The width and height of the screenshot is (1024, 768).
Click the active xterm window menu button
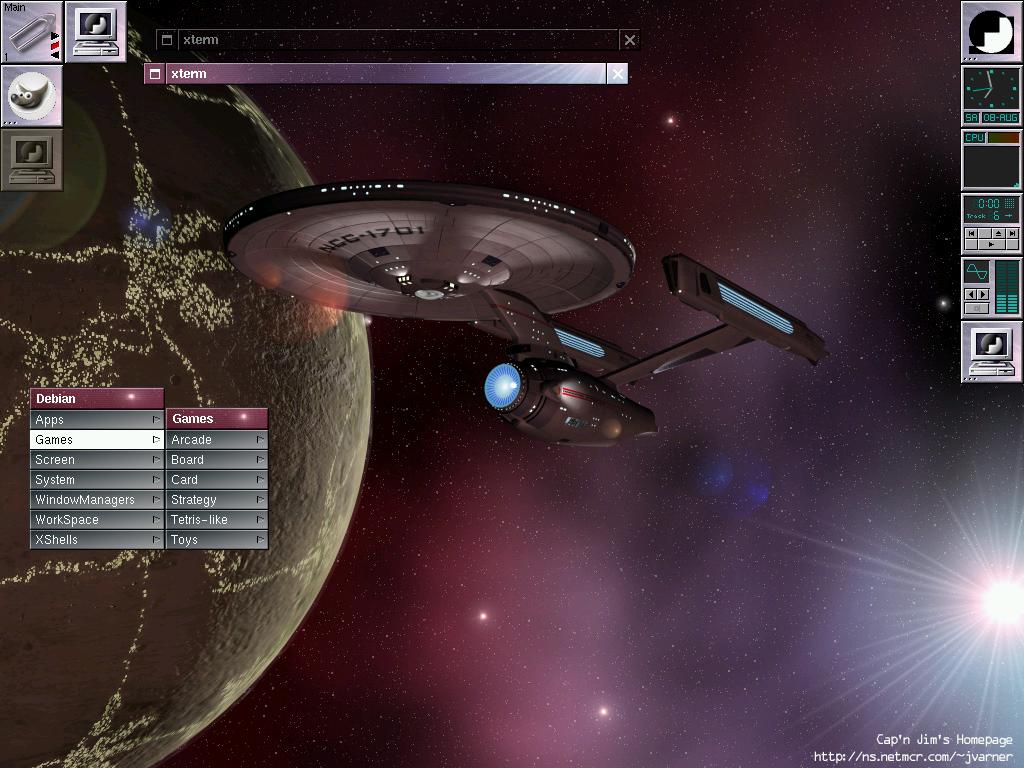[154, 74]
